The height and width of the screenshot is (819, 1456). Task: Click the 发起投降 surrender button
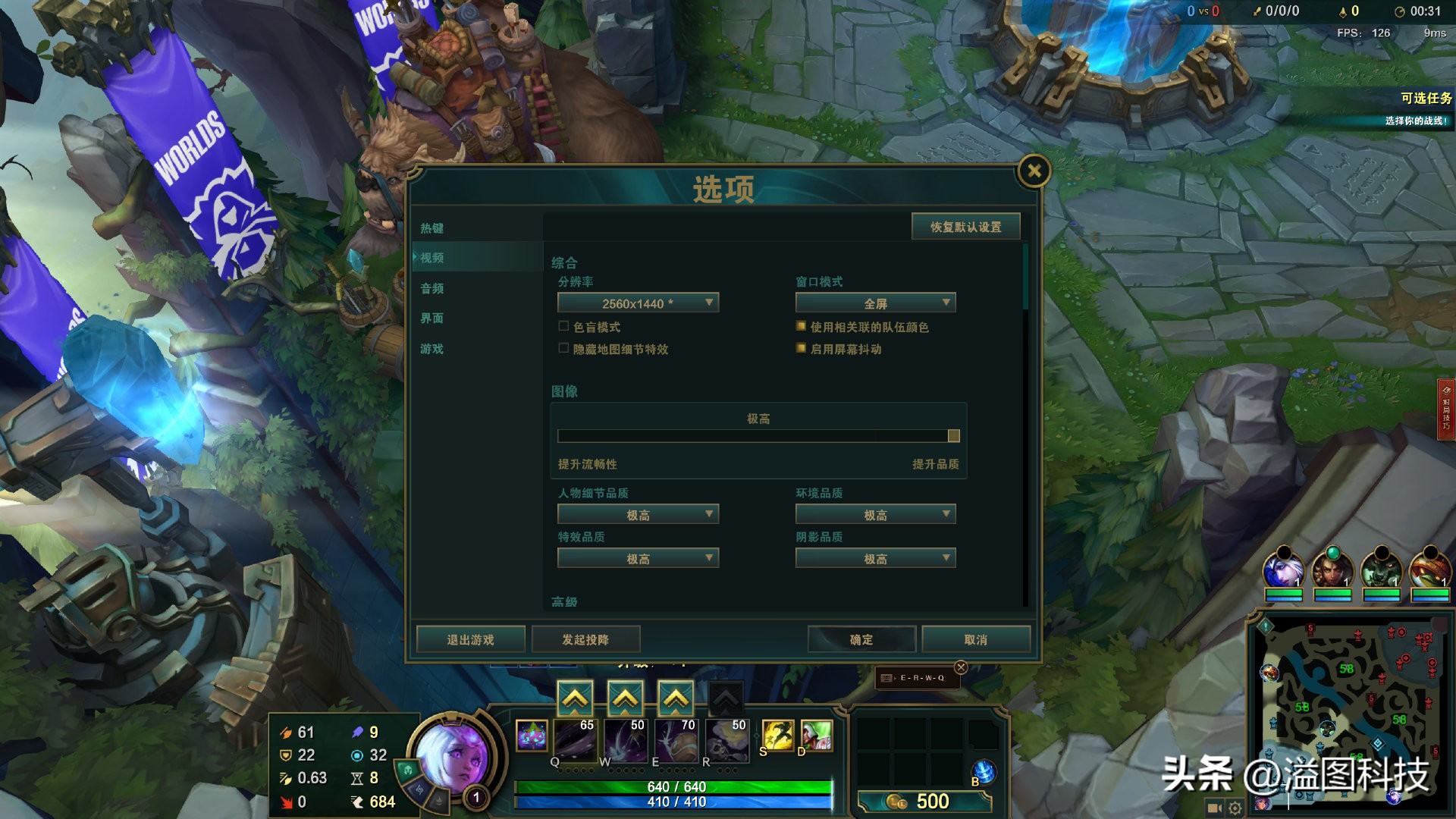[x=585, y=639]
